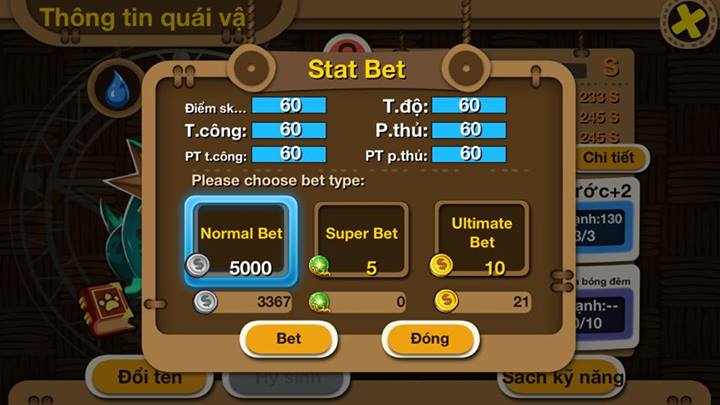Pick the Ultimate Bet option

pyautogui.click(x=481, y=240)
